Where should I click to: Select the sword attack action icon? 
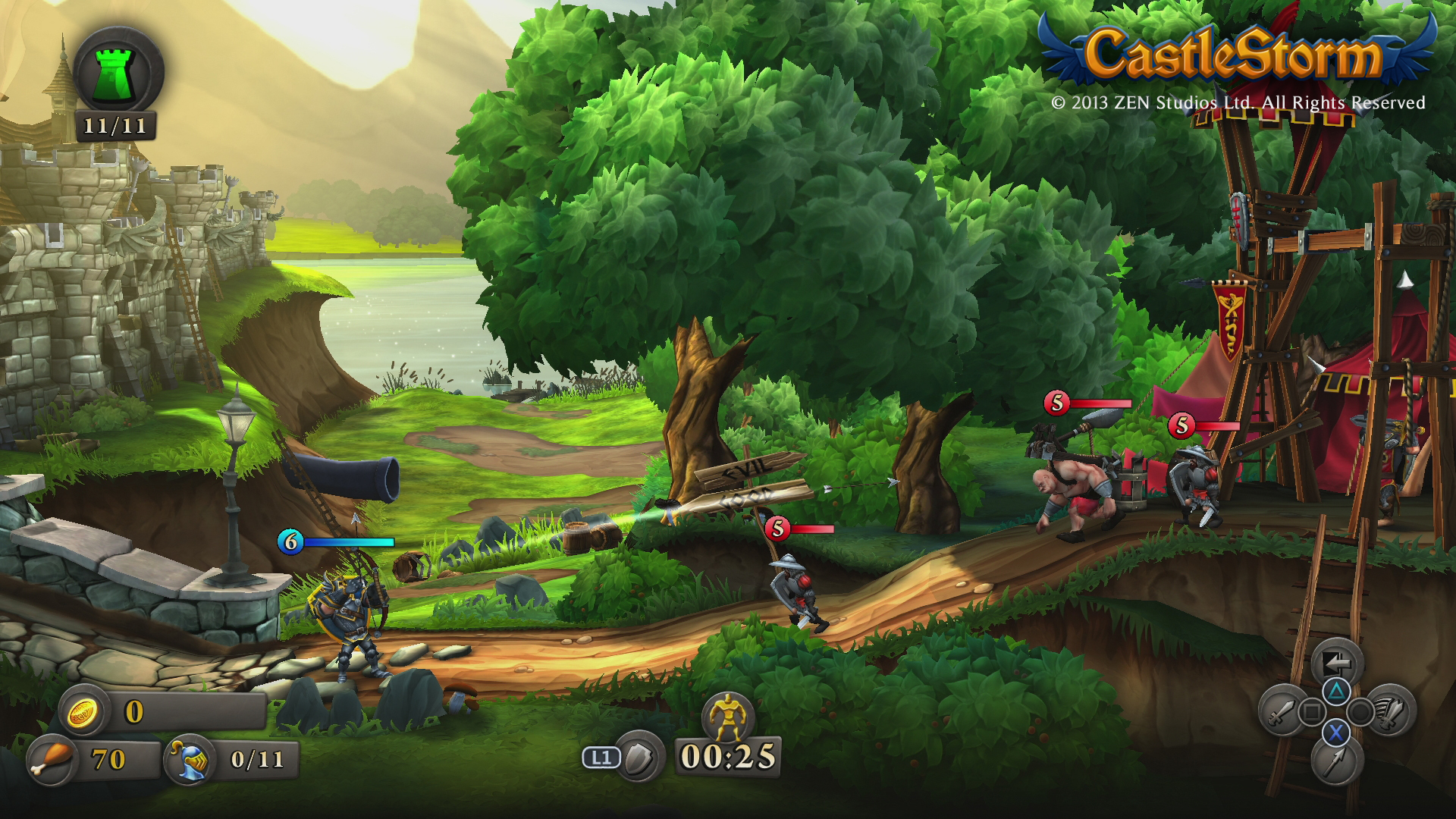1280,711
